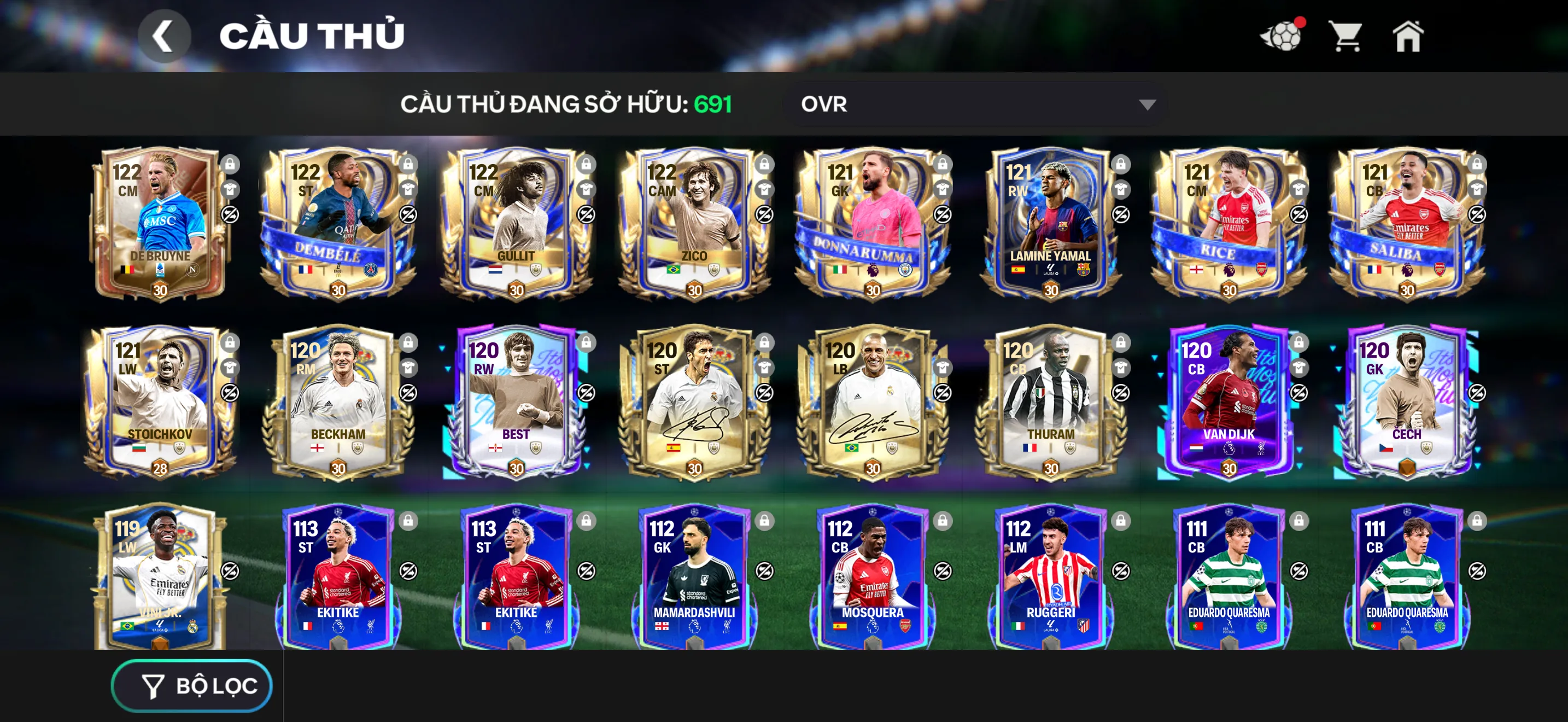
Task: Open the shopping cart market icon
Action: [x=1345, y=38]
